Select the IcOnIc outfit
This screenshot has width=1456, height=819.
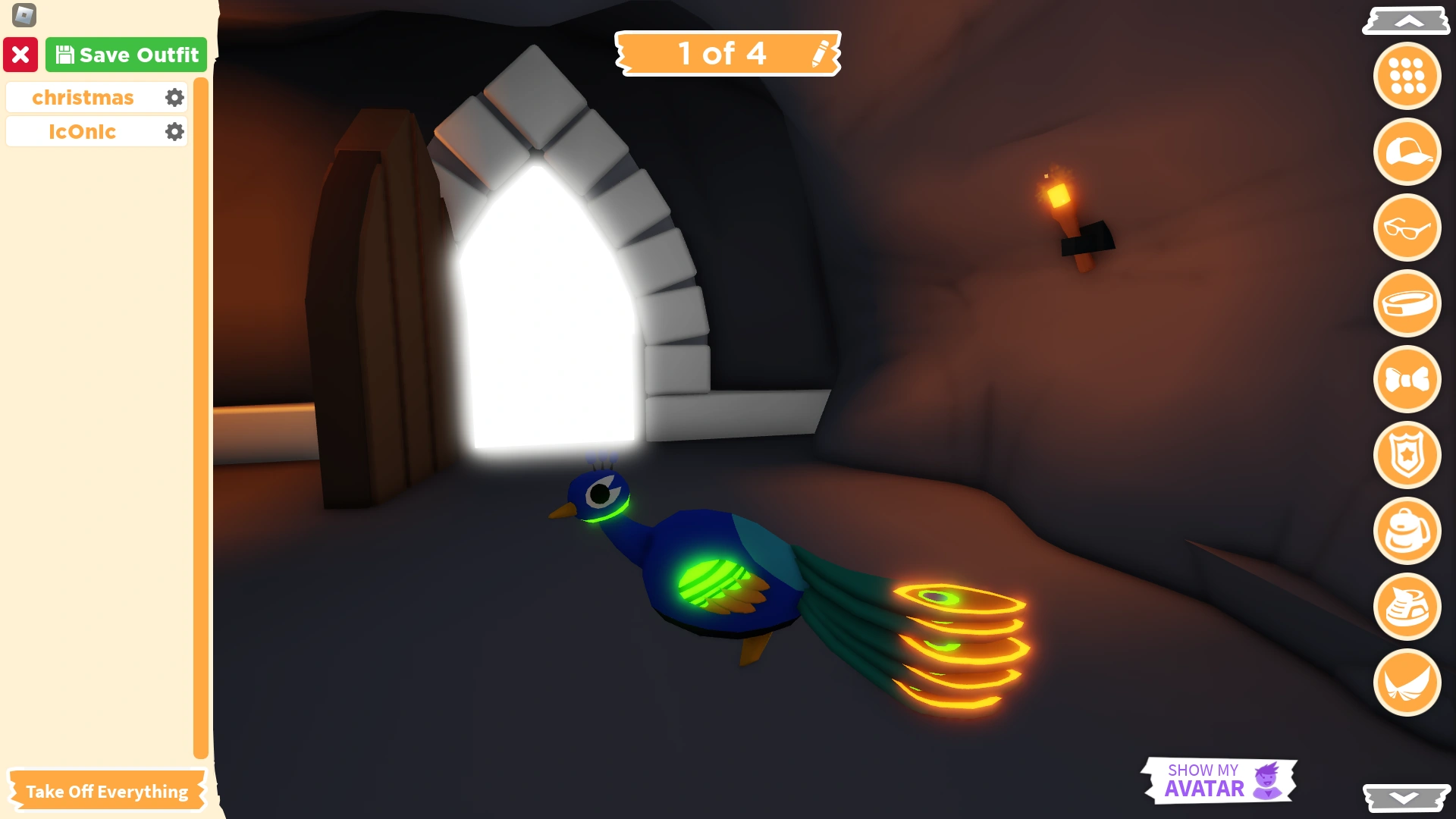[x=83, y=131]
